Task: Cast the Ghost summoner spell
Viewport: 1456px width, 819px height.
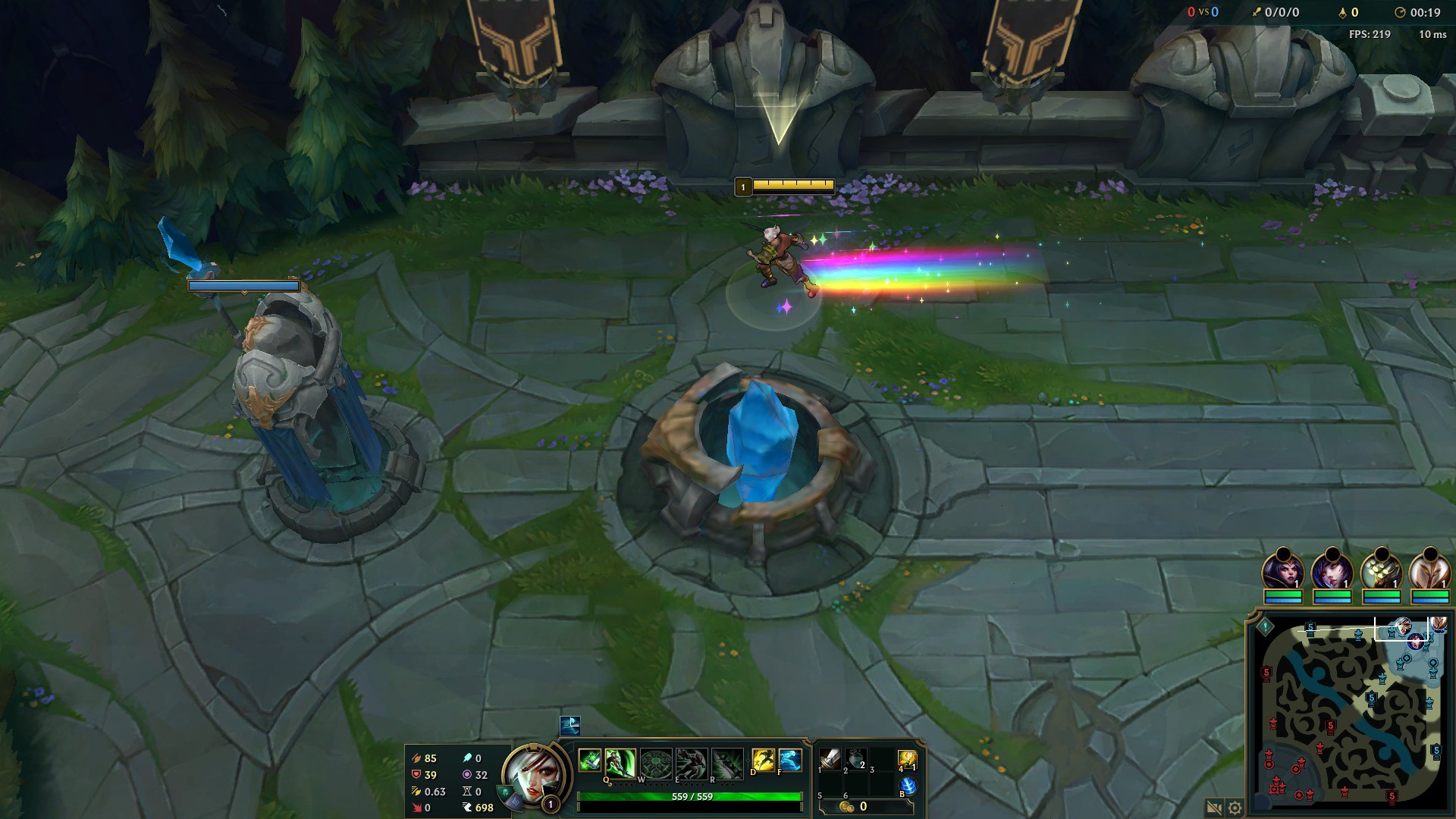Action: pos(789,760)
